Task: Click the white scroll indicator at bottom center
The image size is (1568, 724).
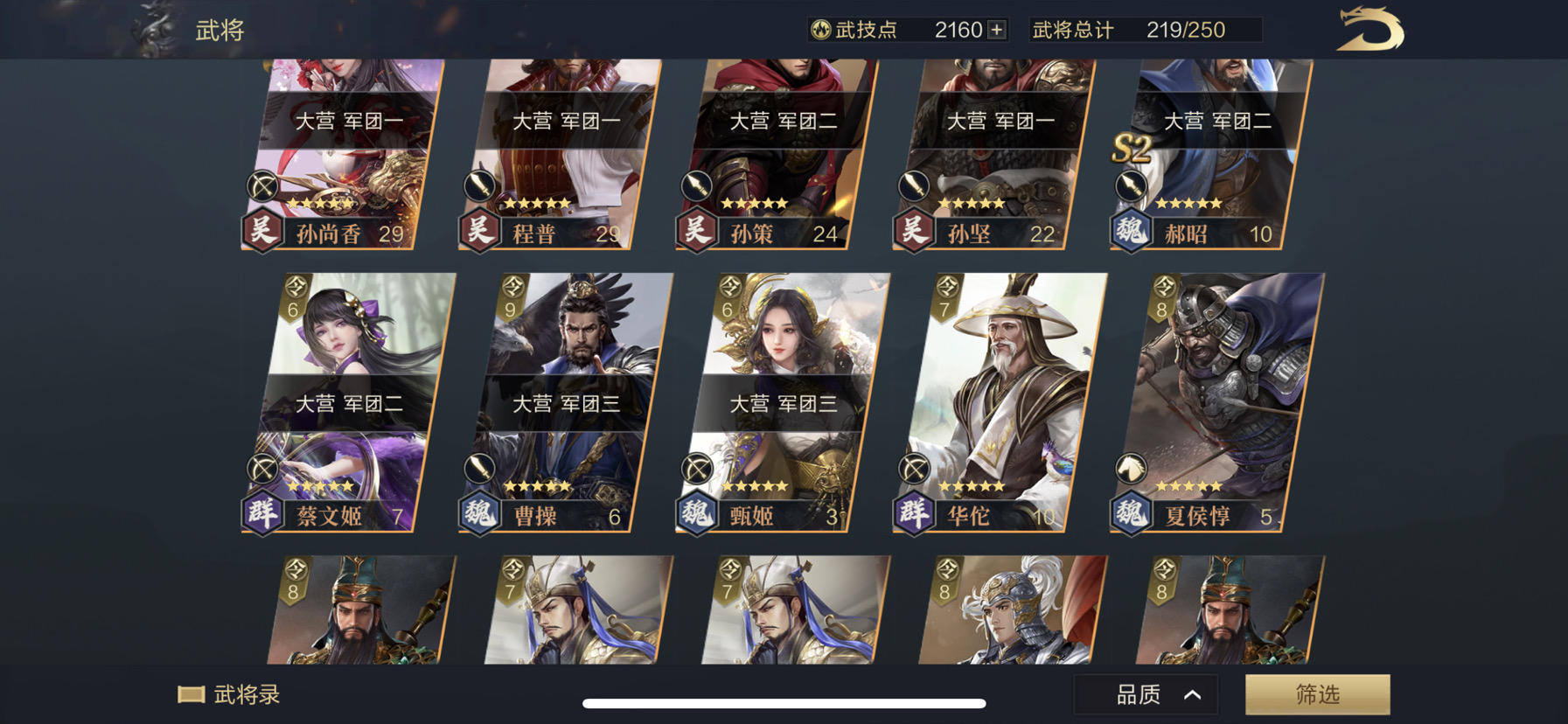Action: [x=784, y=700]
